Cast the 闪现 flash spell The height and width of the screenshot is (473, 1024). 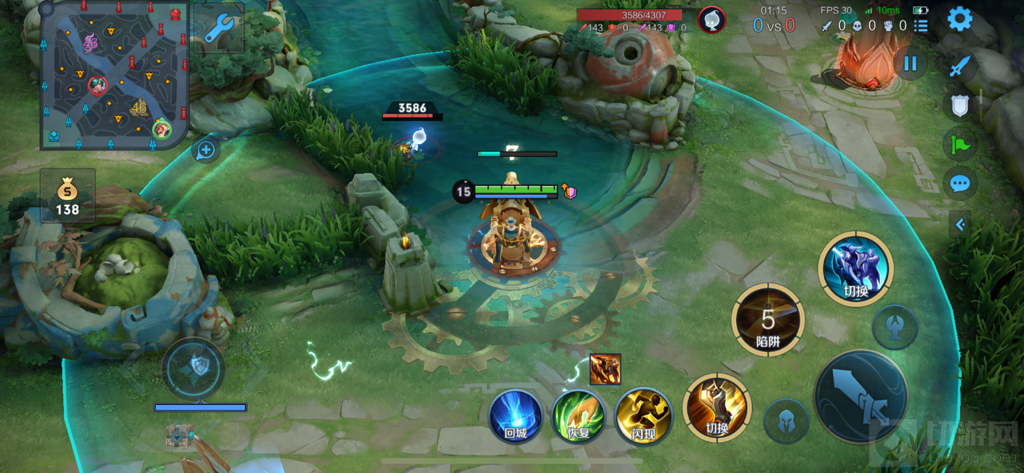[x=641, y=414]
